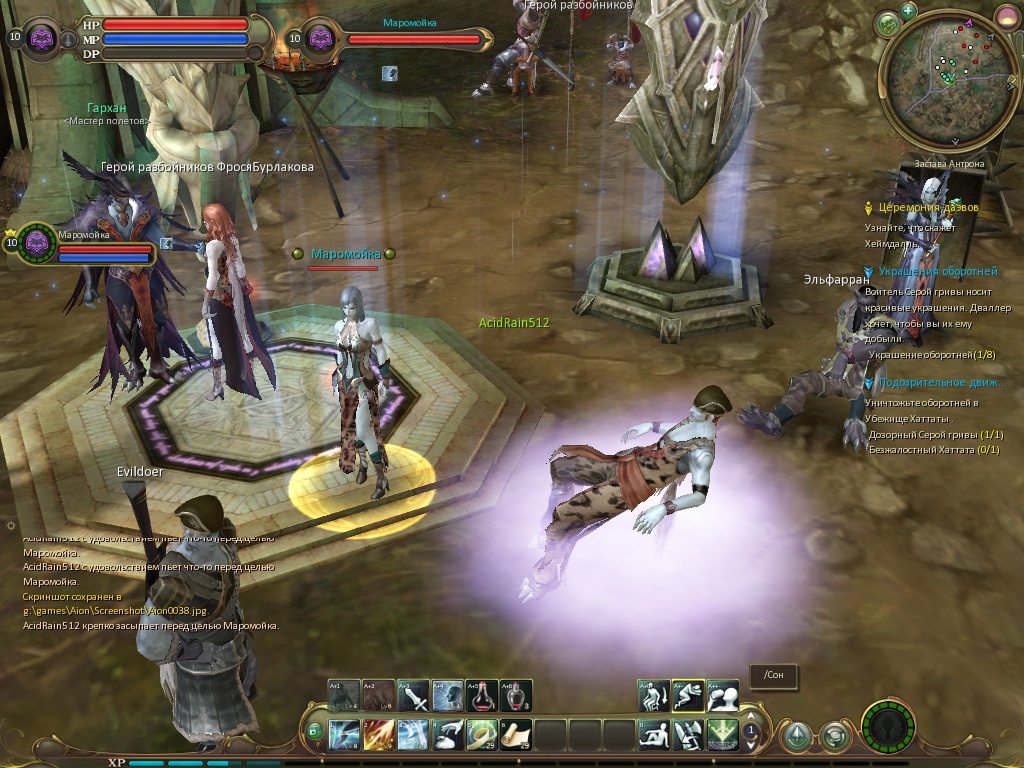Select the Маромойка target portrait at top
The width and height of the screenshot is (1024, 768).
tap(320, 39)
